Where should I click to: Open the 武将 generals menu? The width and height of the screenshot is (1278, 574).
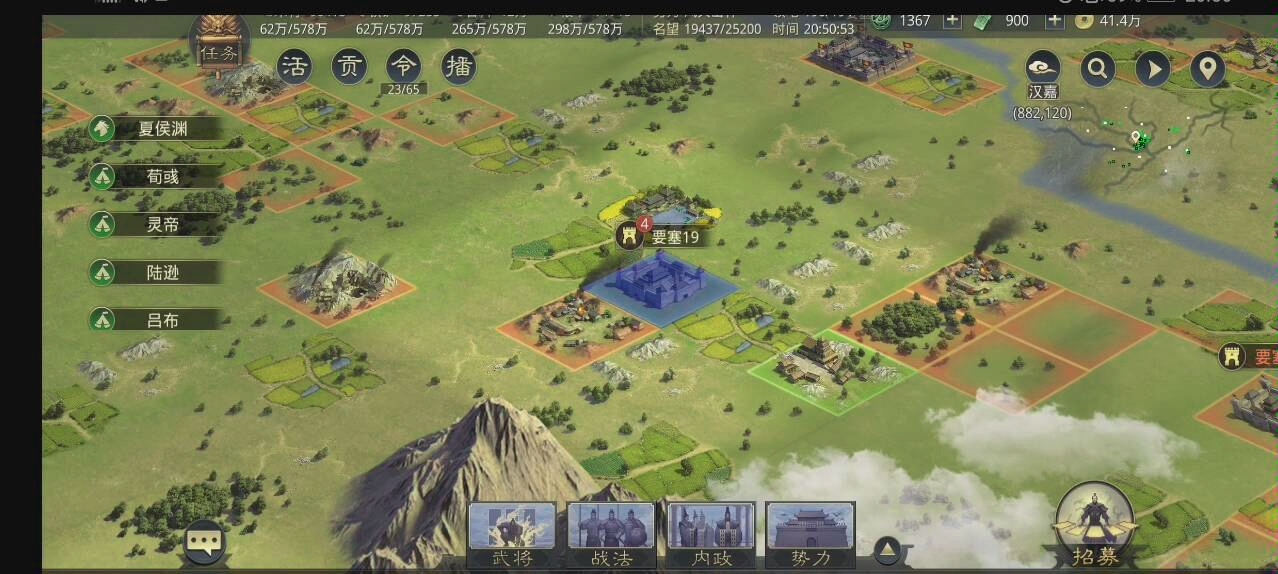click(x=512, y=535)
